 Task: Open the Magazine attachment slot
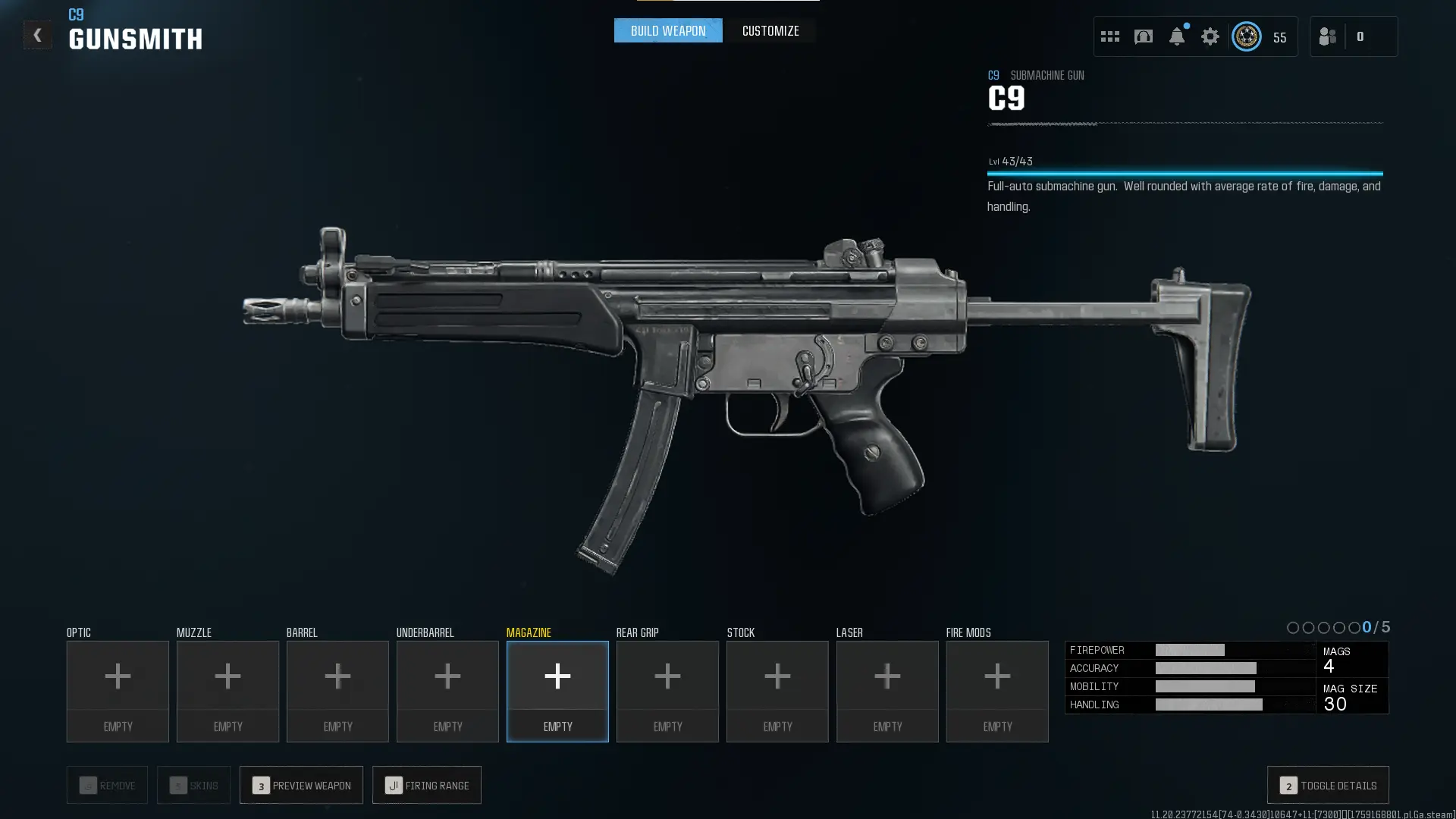click(x=557, y=691)
